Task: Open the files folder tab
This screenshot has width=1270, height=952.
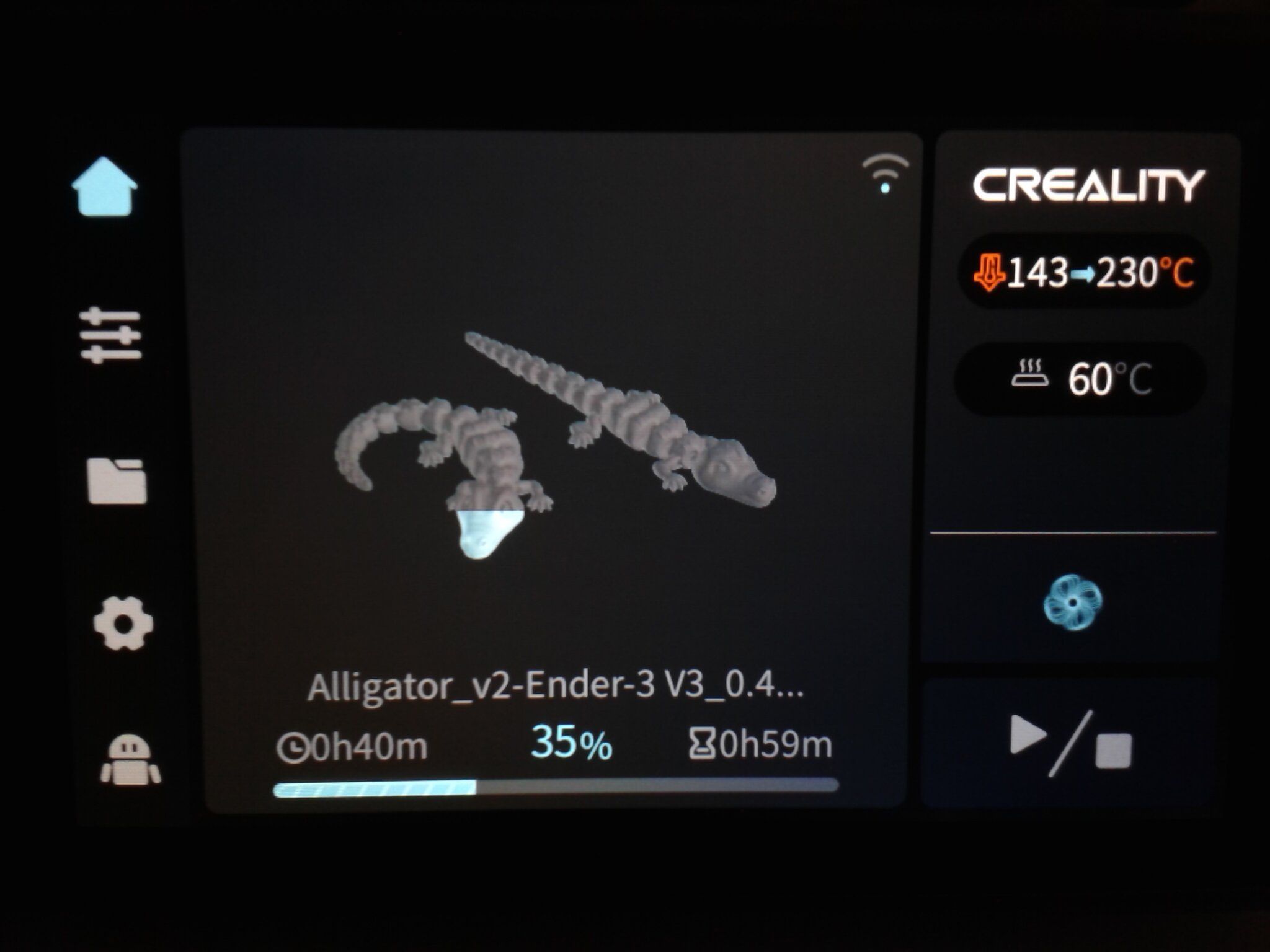Action: (x=117, y=480)
